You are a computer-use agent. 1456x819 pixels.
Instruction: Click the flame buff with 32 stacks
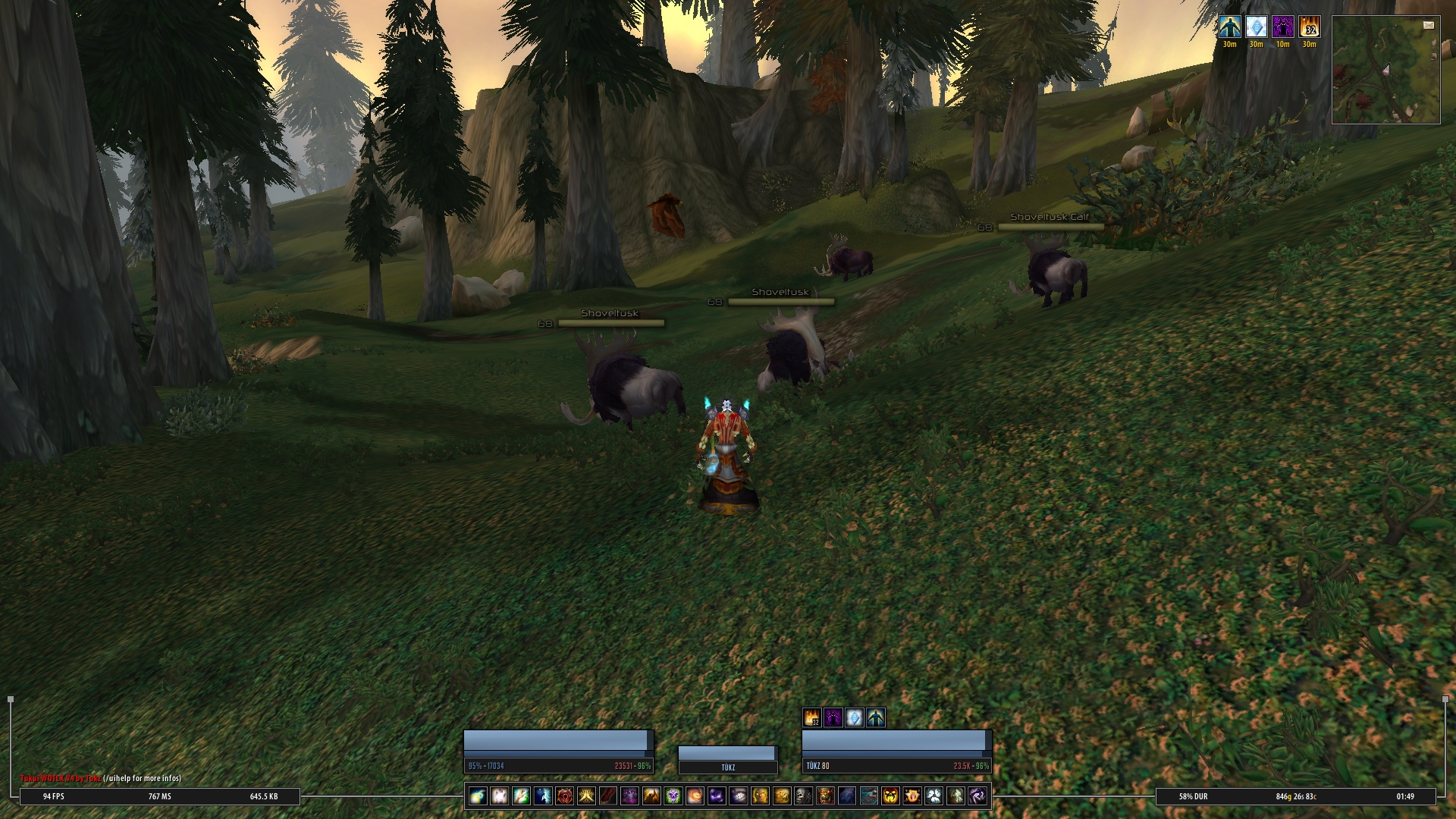1309,27
